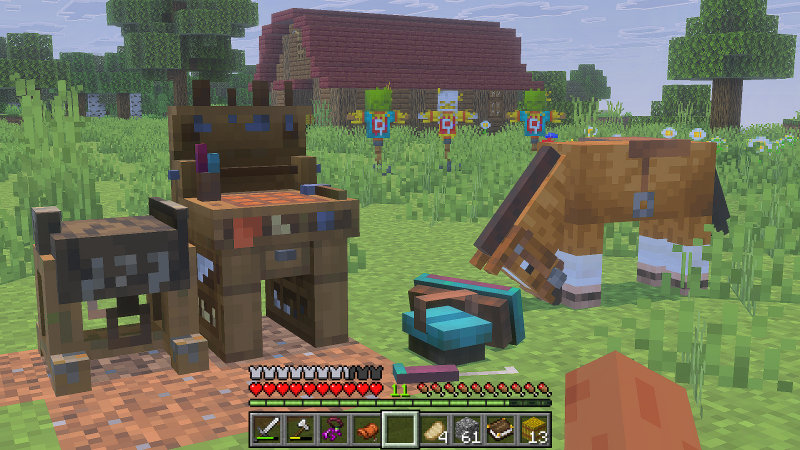The width and height of the screenshot is (800, 450).
Task: Select the iron axe hotbar slot
Action: coord(300,430)
